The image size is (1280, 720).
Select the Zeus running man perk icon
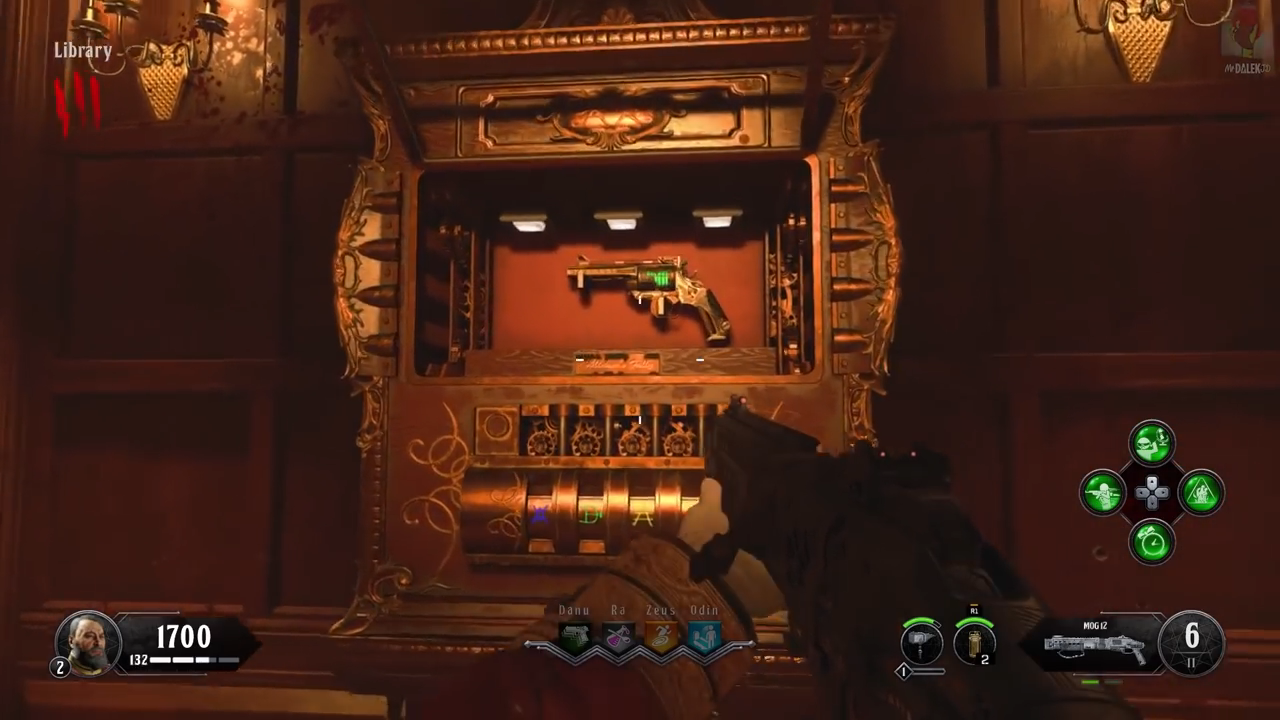click(662, 637)
